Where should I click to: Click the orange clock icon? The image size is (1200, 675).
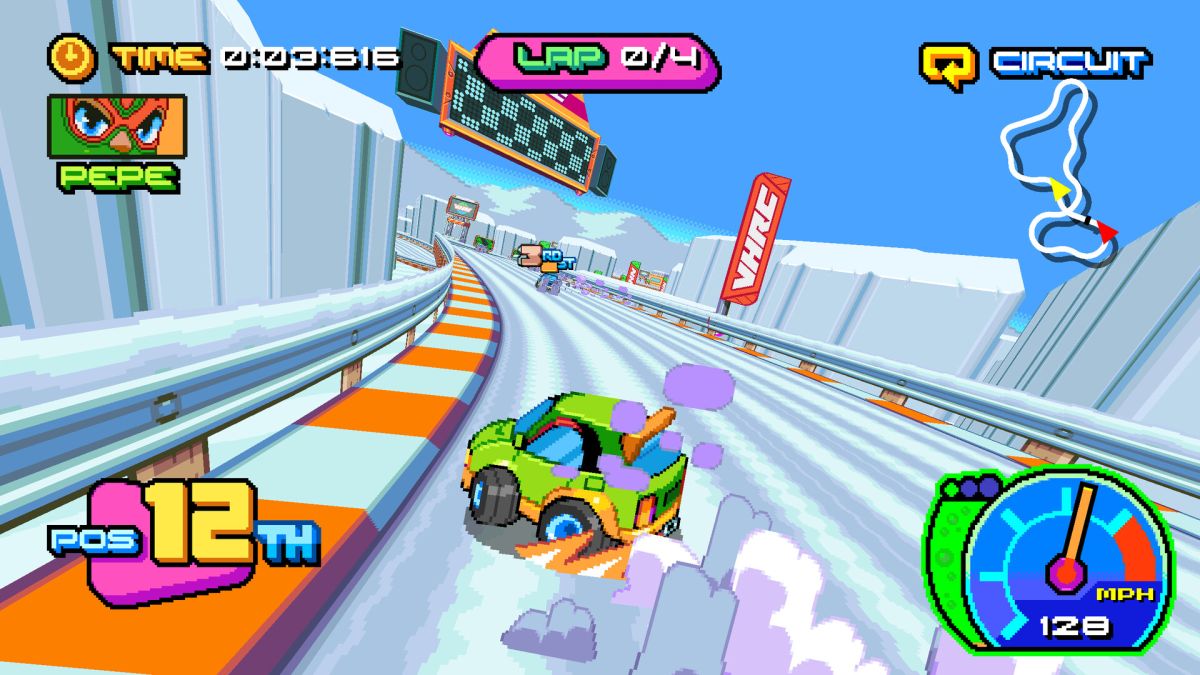[x=72, y=58]
